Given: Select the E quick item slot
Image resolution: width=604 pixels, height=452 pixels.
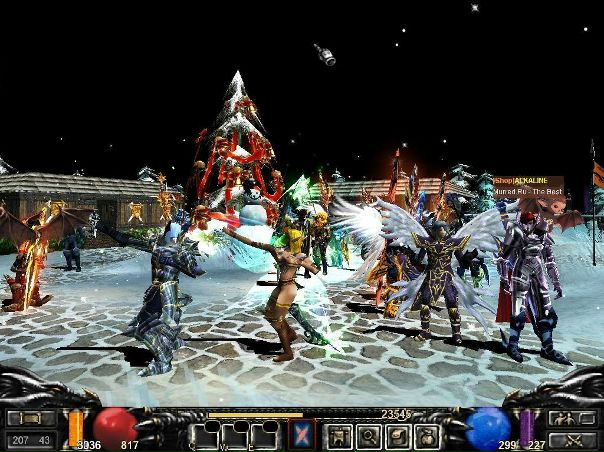Looking at the screenshot, I should (266, 436).
